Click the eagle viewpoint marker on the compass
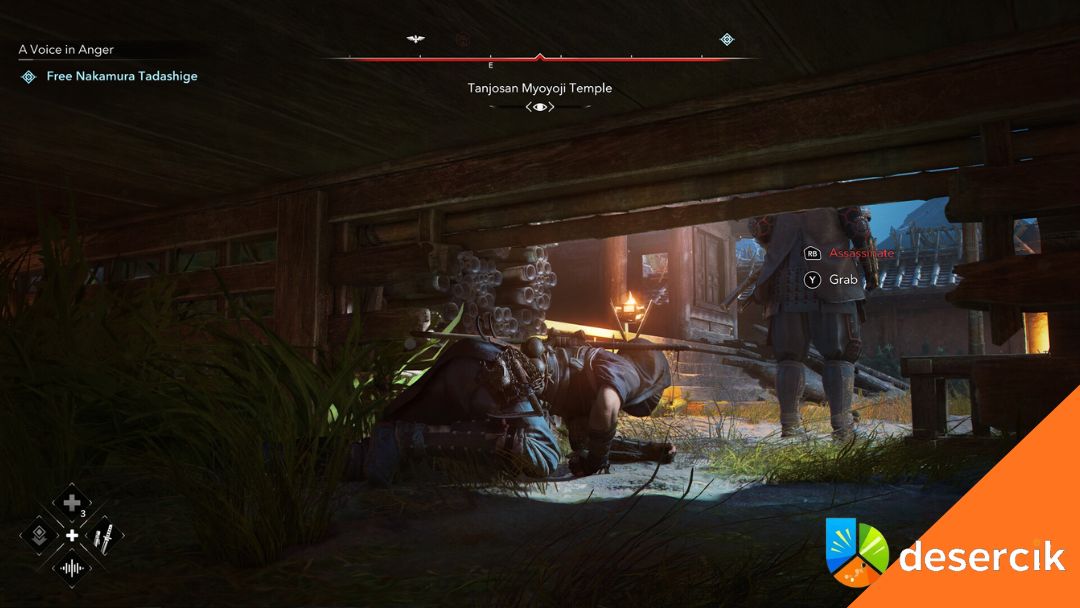Image resolution: width=1080 pixels, height=608 pixels. (416, 39)
